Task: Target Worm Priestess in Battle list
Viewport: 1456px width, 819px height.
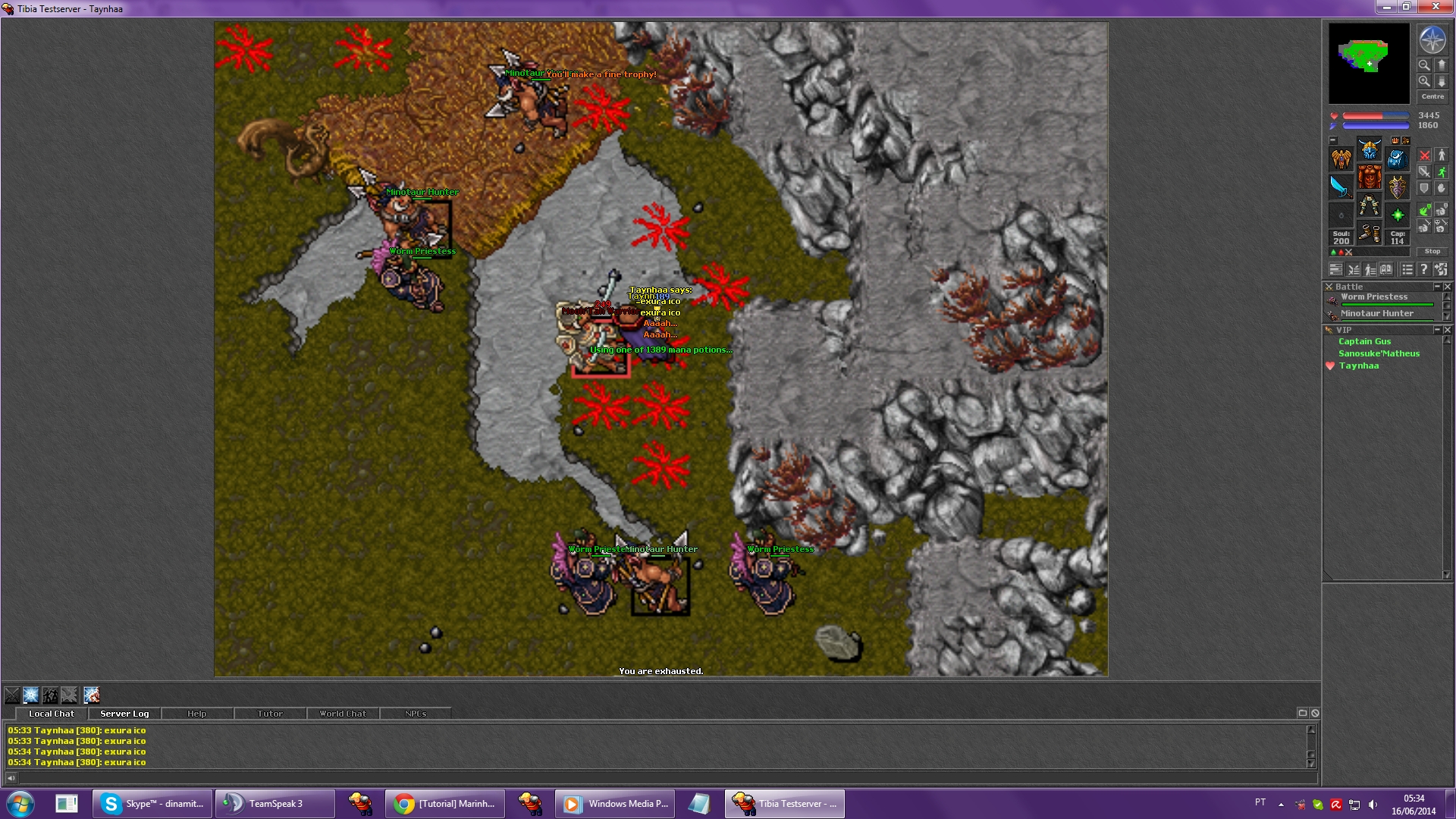Action: 1373,297
